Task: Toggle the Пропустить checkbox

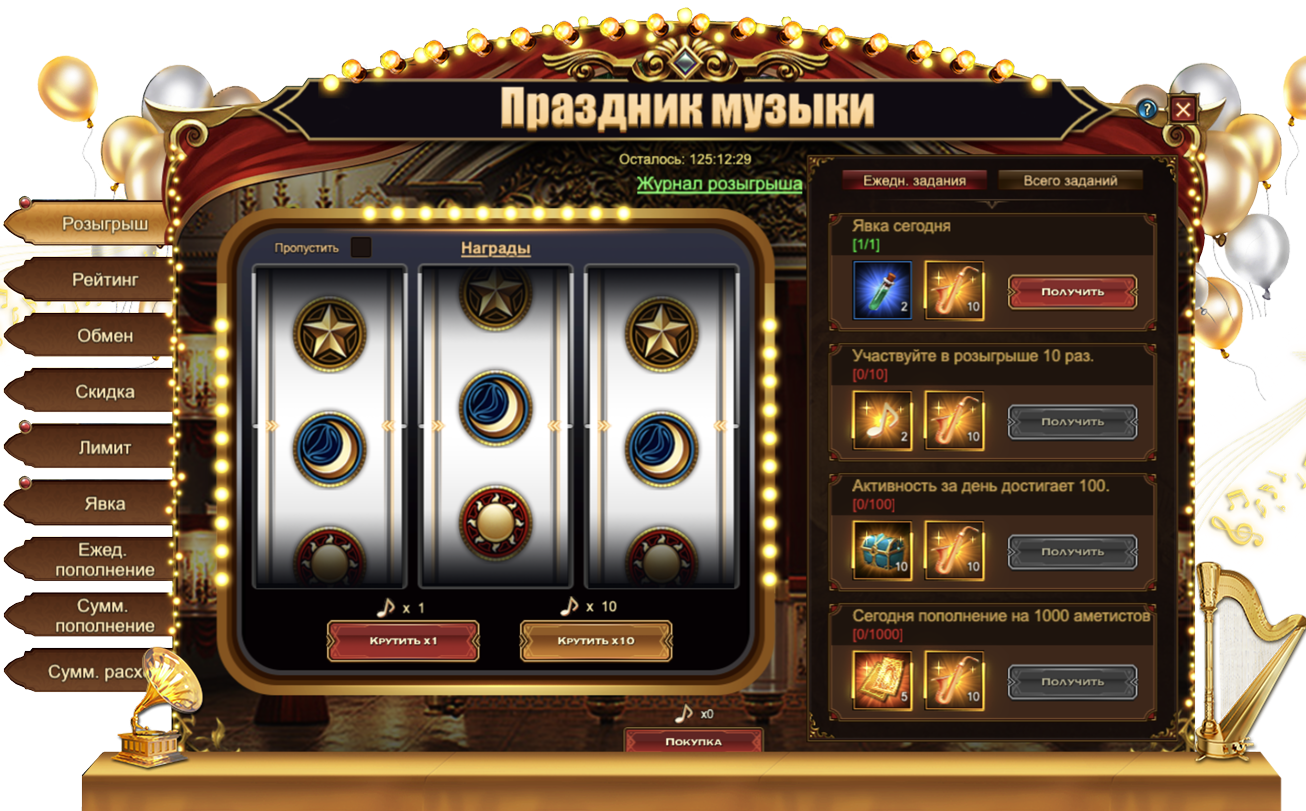Action: 361,247
